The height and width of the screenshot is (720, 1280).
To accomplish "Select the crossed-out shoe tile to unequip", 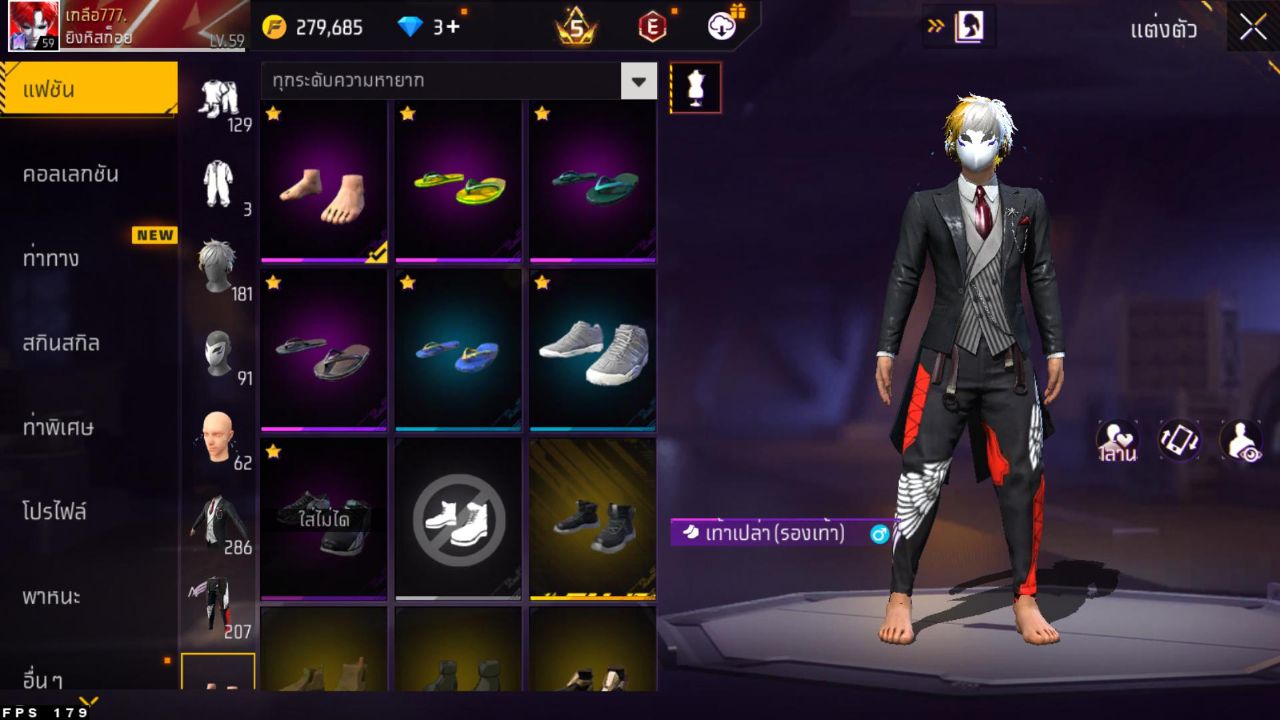I will point(457,518).
